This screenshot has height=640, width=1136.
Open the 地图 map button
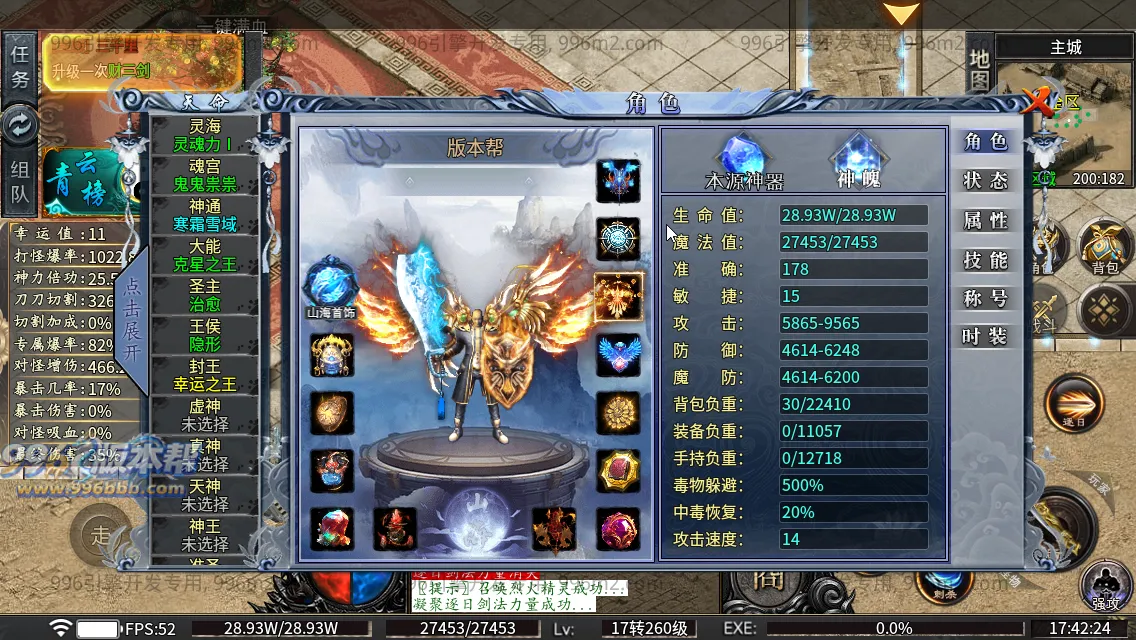tap(979, 68)
